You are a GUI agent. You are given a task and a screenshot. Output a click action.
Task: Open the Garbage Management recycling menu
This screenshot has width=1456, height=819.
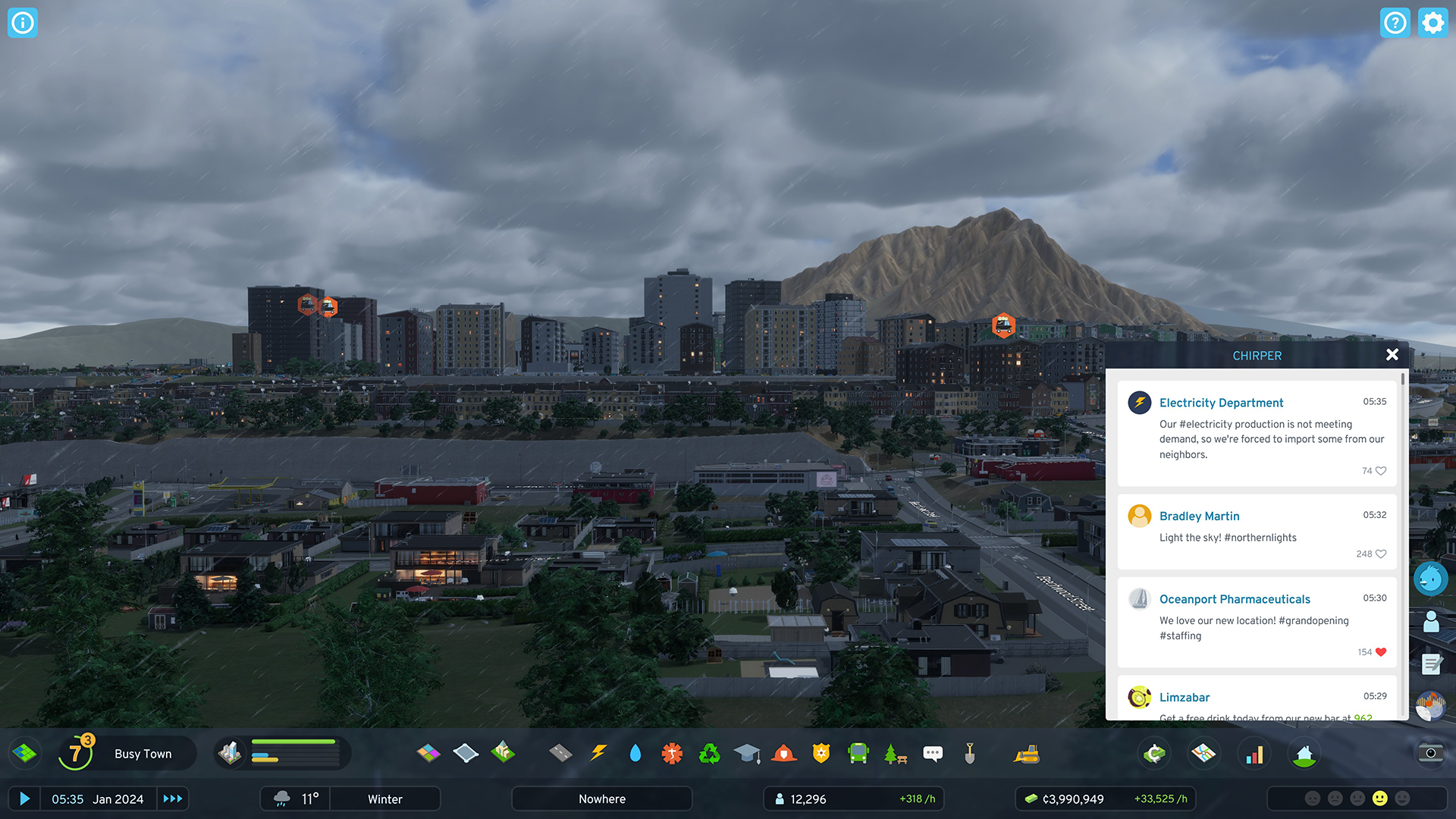709,752
